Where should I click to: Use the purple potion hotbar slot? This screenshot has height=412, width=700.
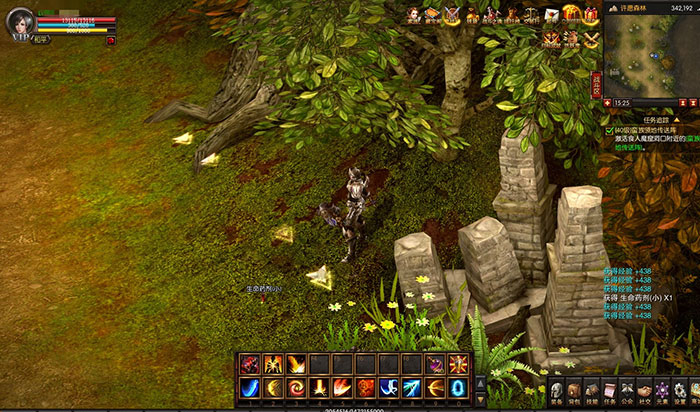[435, 364]
